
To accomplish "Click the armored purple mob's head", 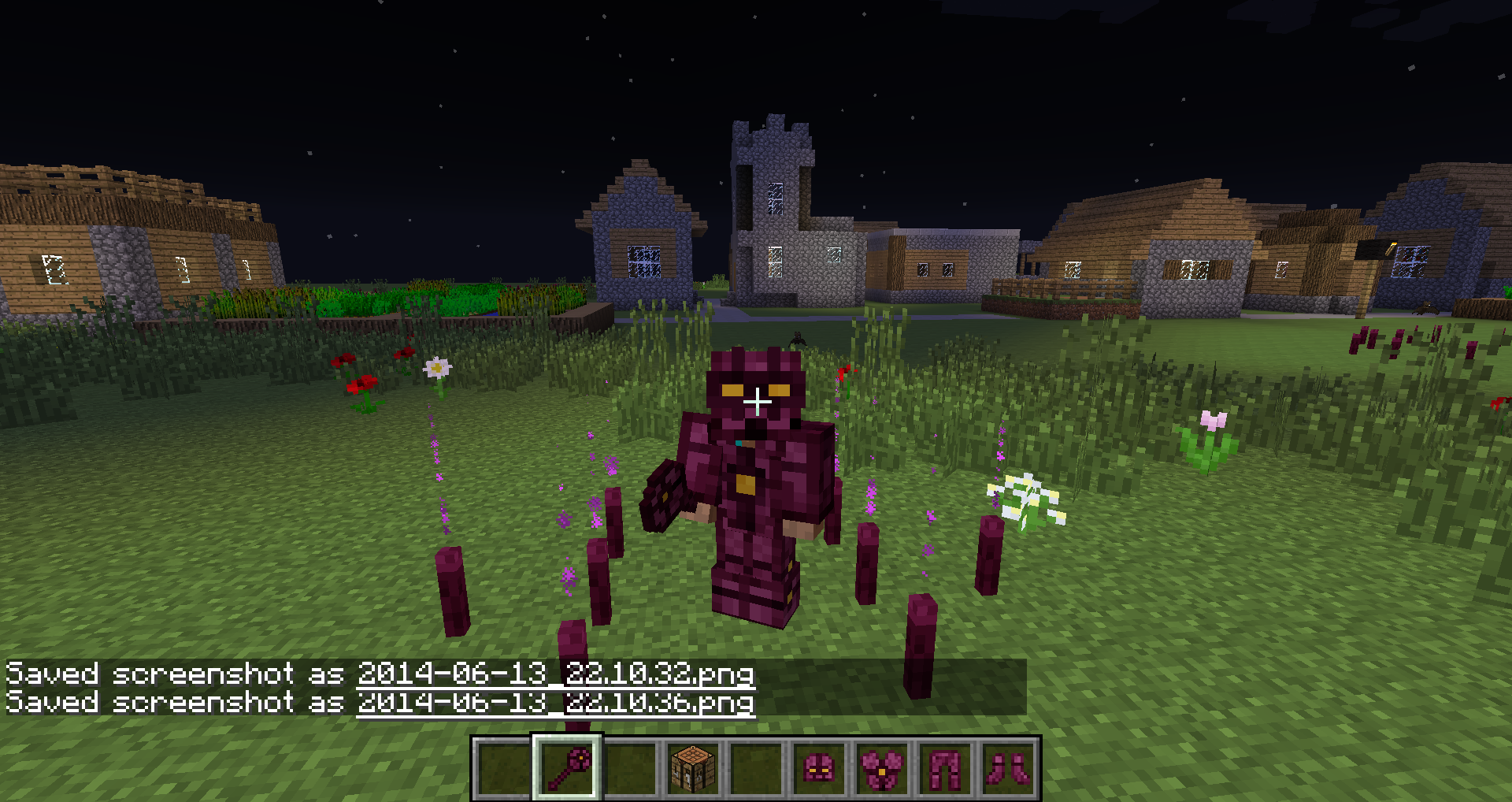I will (754, 386).
